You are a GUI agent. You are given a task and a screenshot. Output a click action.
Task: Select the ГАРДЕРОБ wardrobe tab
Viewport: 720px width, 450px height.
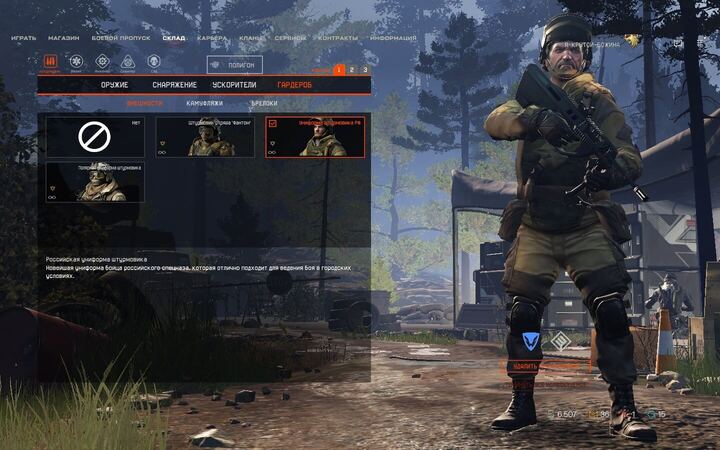(295, 85)
